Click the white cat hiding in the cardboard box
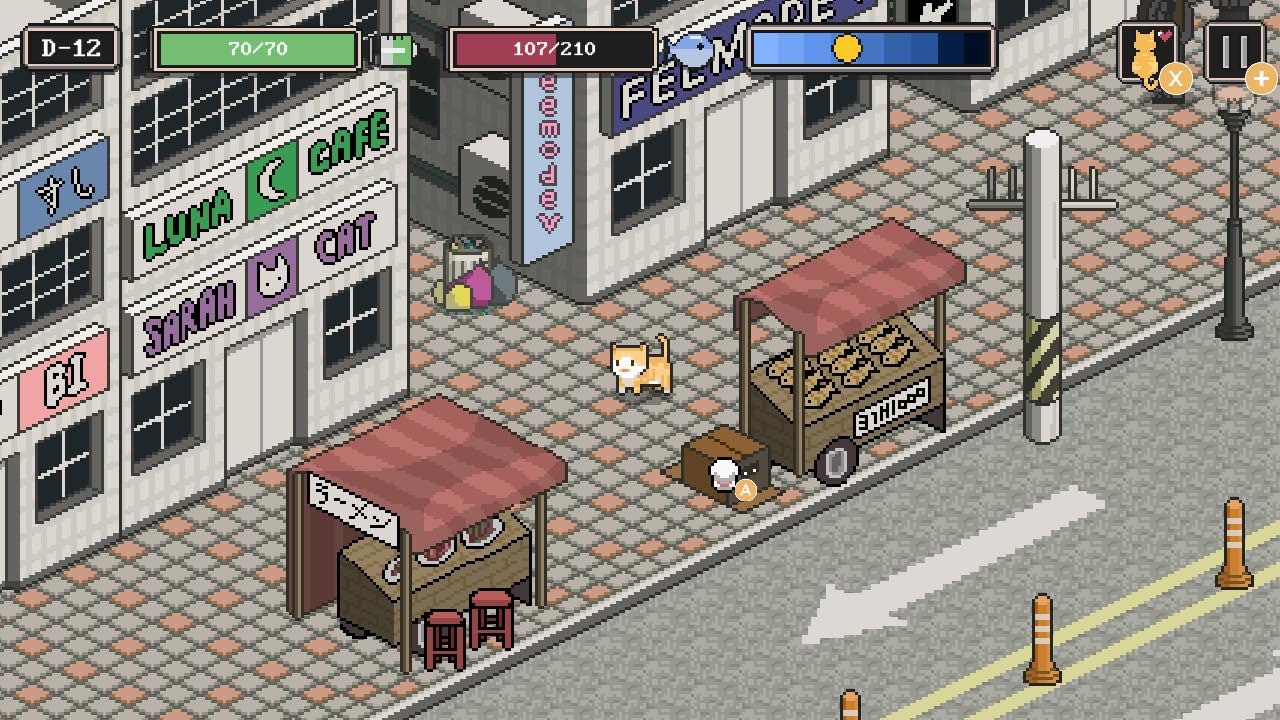Screen dimensions: 1280x720 coord(723,473)
